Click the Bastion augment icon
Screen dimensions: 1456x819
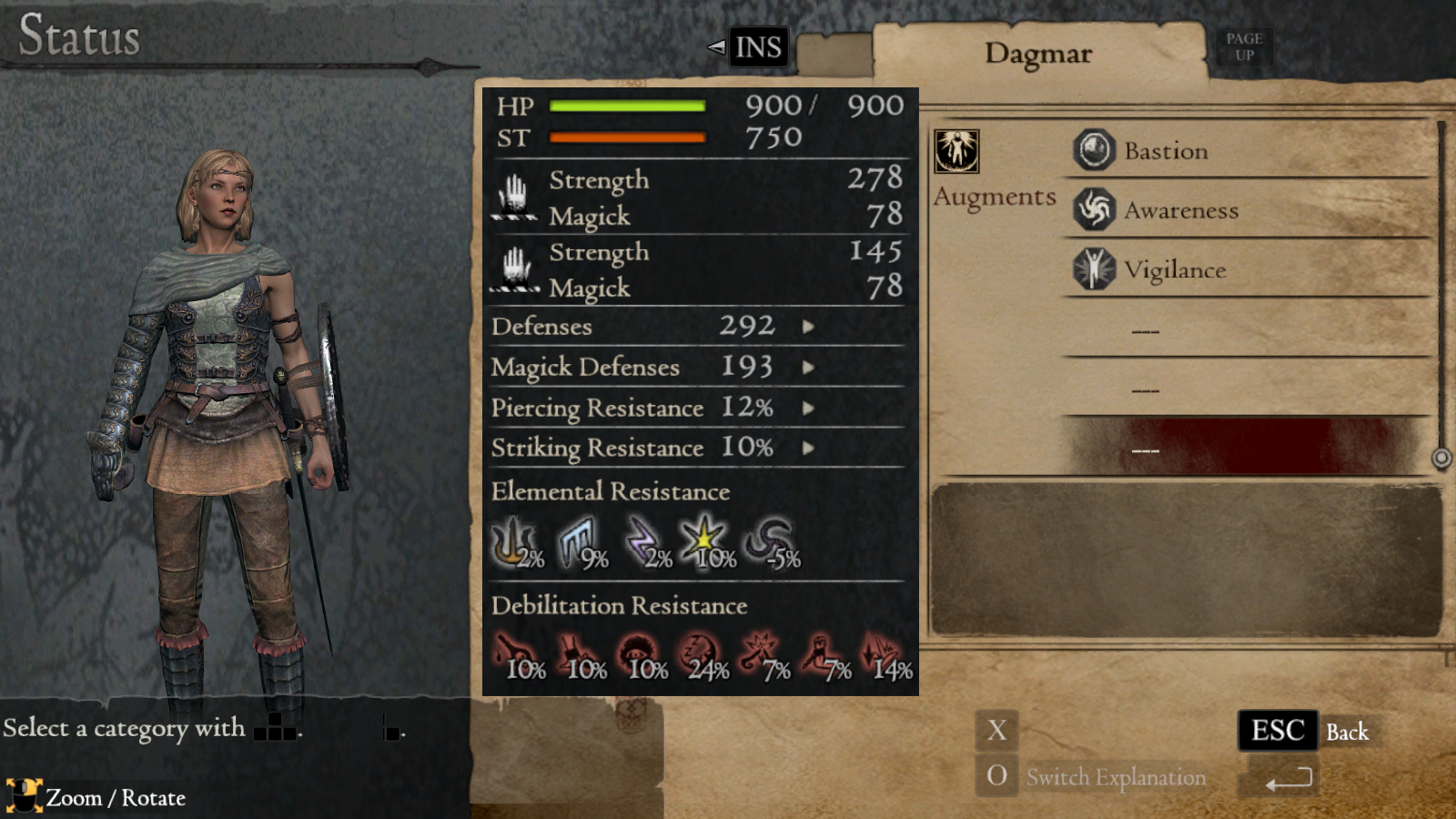coord(1093,149)
